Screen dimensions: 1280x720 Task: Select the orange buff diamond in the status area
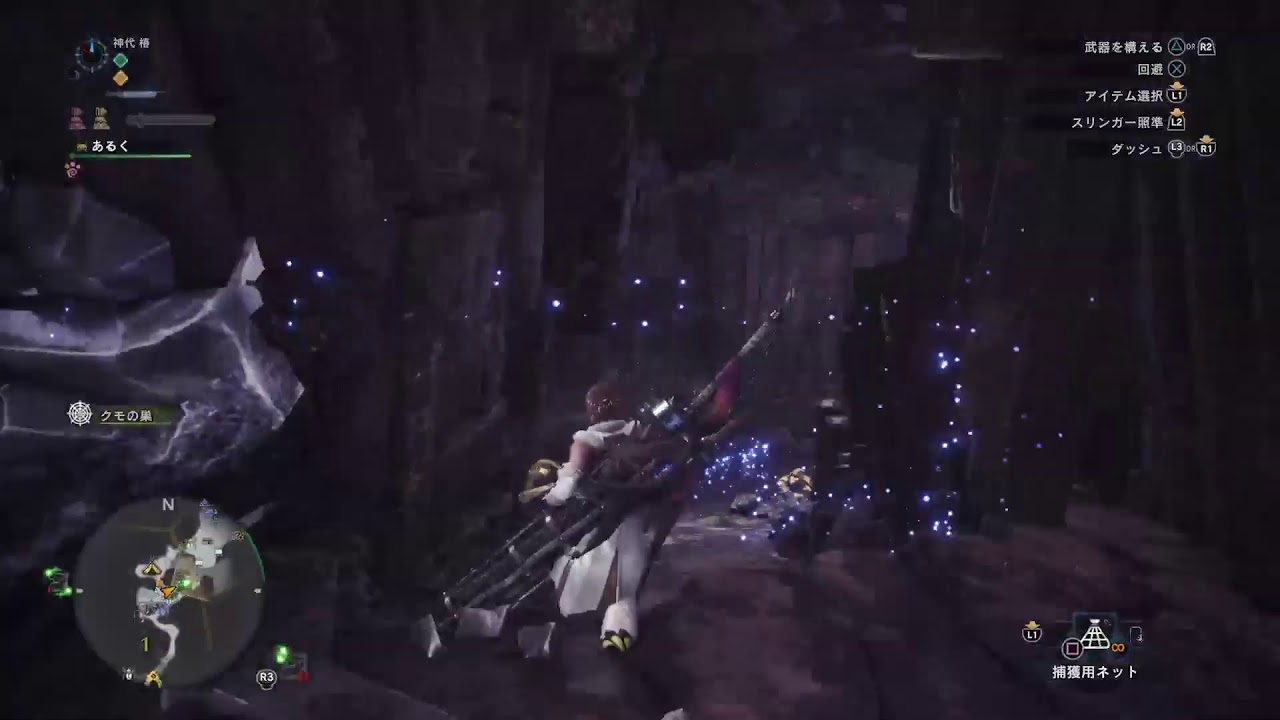tap(120, 77)
